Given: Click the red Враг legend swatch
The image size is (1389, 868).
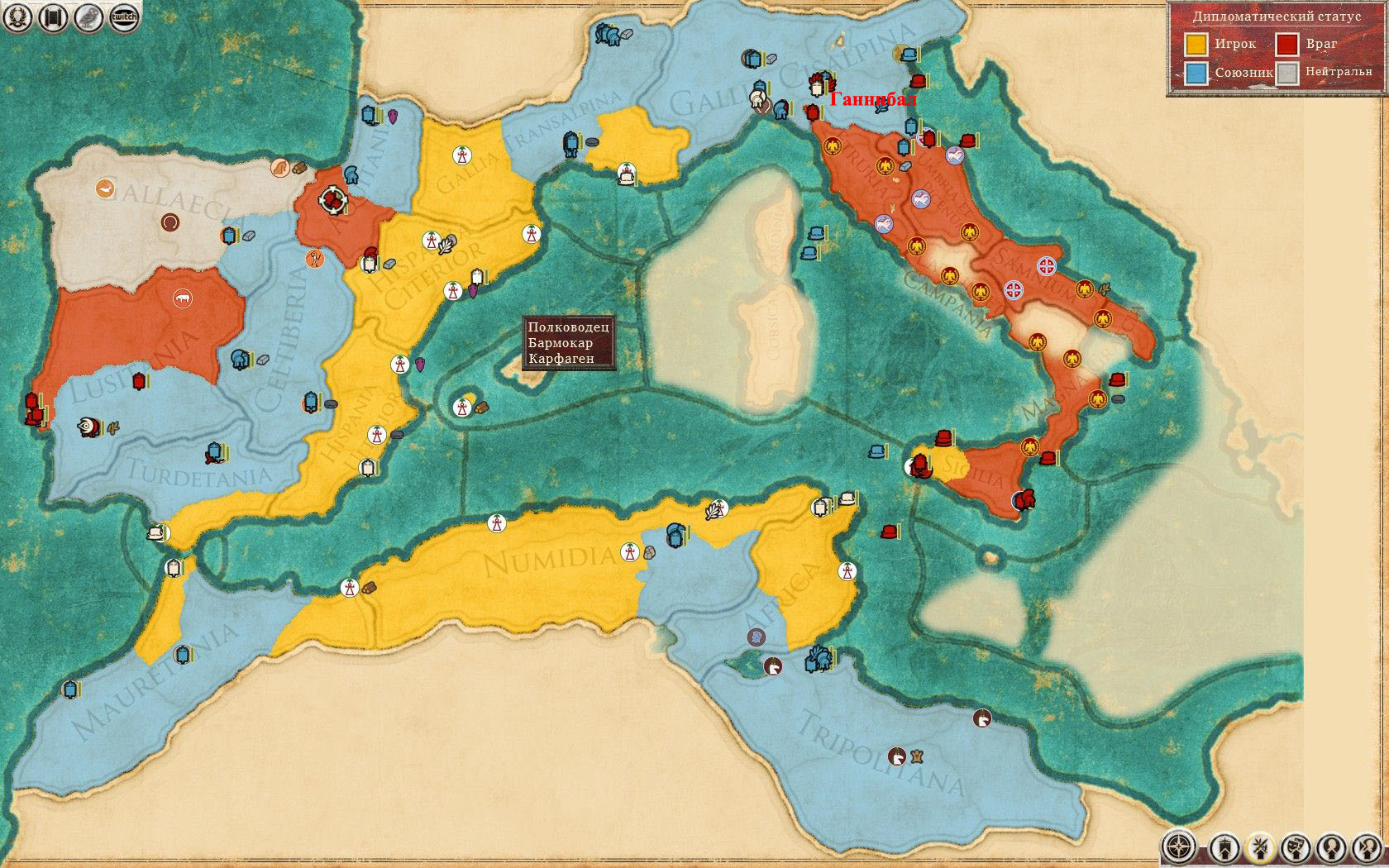Looking at the screenshot, I should click(x=1286, y=44).
